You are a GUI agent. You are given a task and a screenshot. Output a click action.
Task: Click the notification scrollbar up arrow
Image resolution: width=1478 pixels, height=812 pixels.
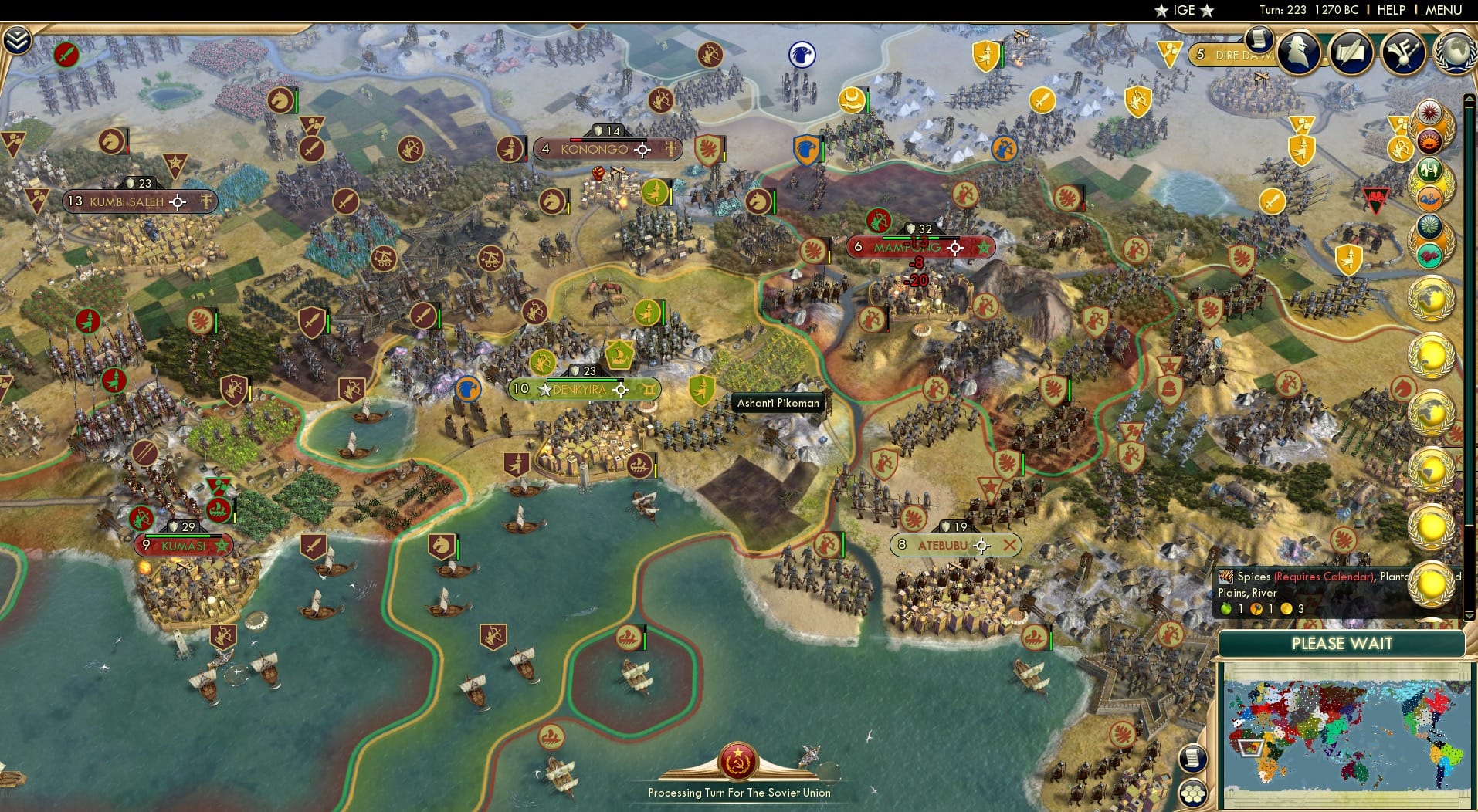(1468, 99)
